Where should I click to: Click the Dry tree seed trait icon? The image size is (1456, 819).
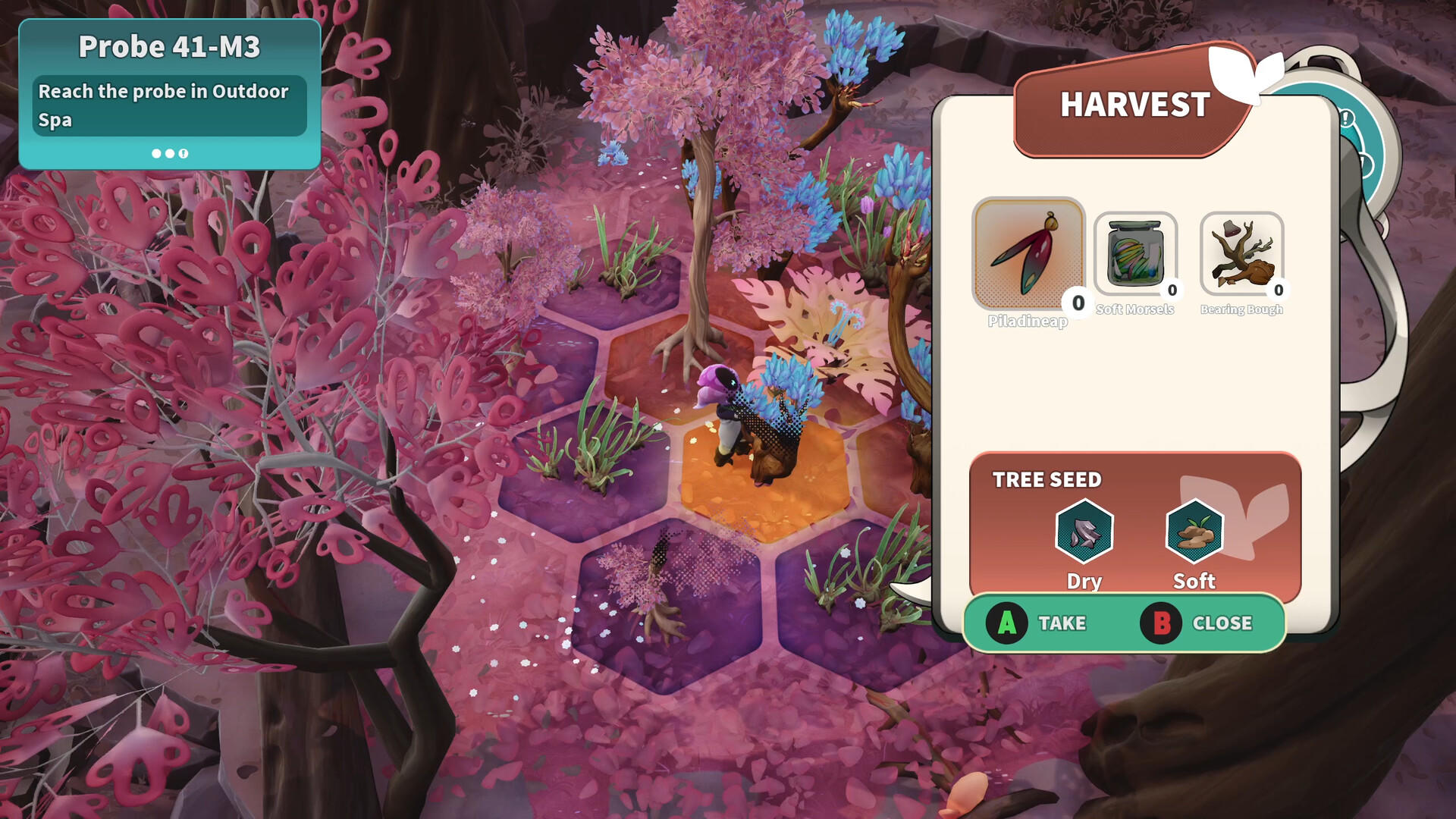pos(1084,531)
